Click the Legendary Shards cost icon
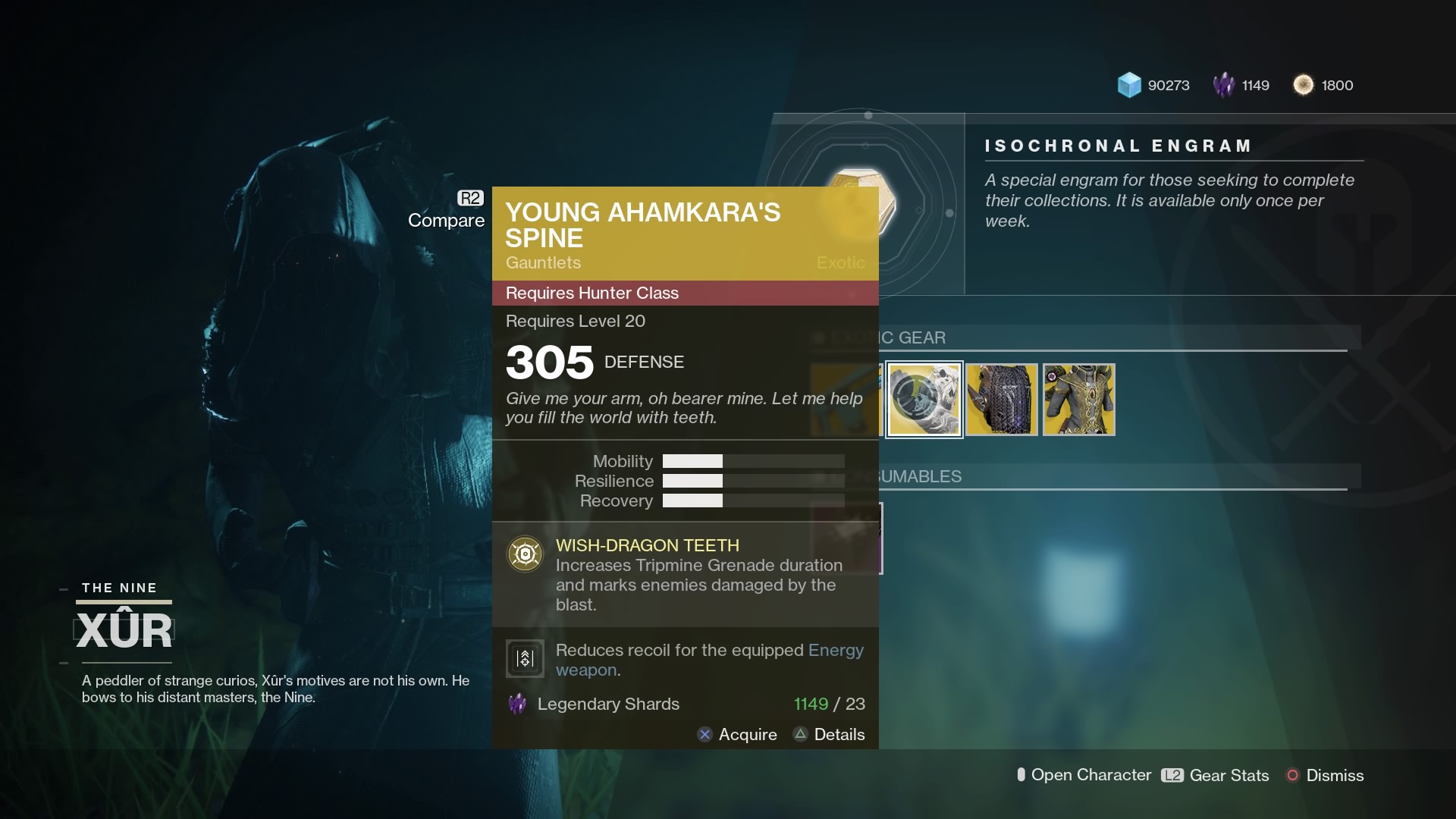 [517, 704]
